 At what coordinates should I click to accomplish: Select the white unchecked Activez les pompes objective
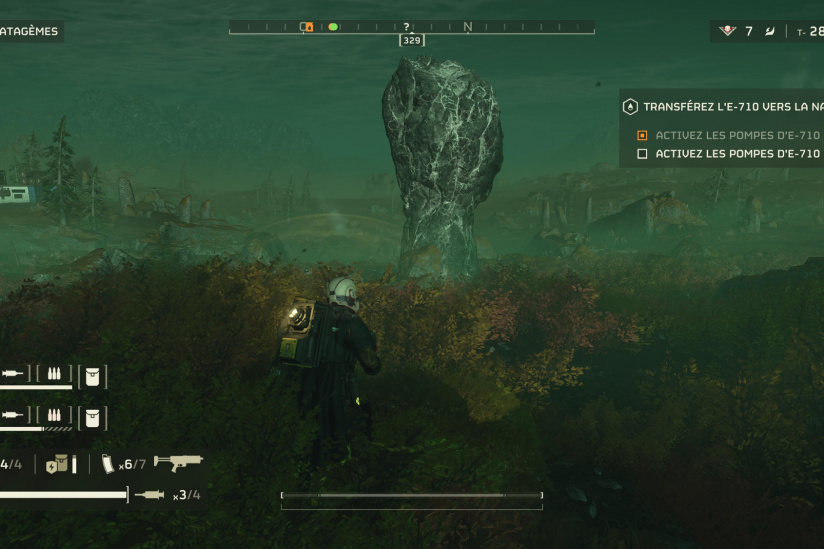point(737,154)
